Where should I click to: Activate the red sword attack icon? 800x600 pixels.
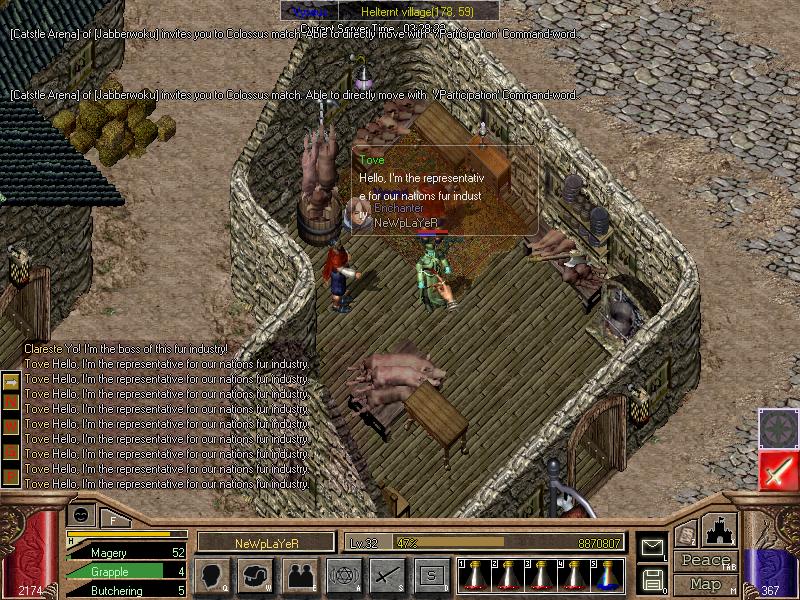click(x=777, y=470)
